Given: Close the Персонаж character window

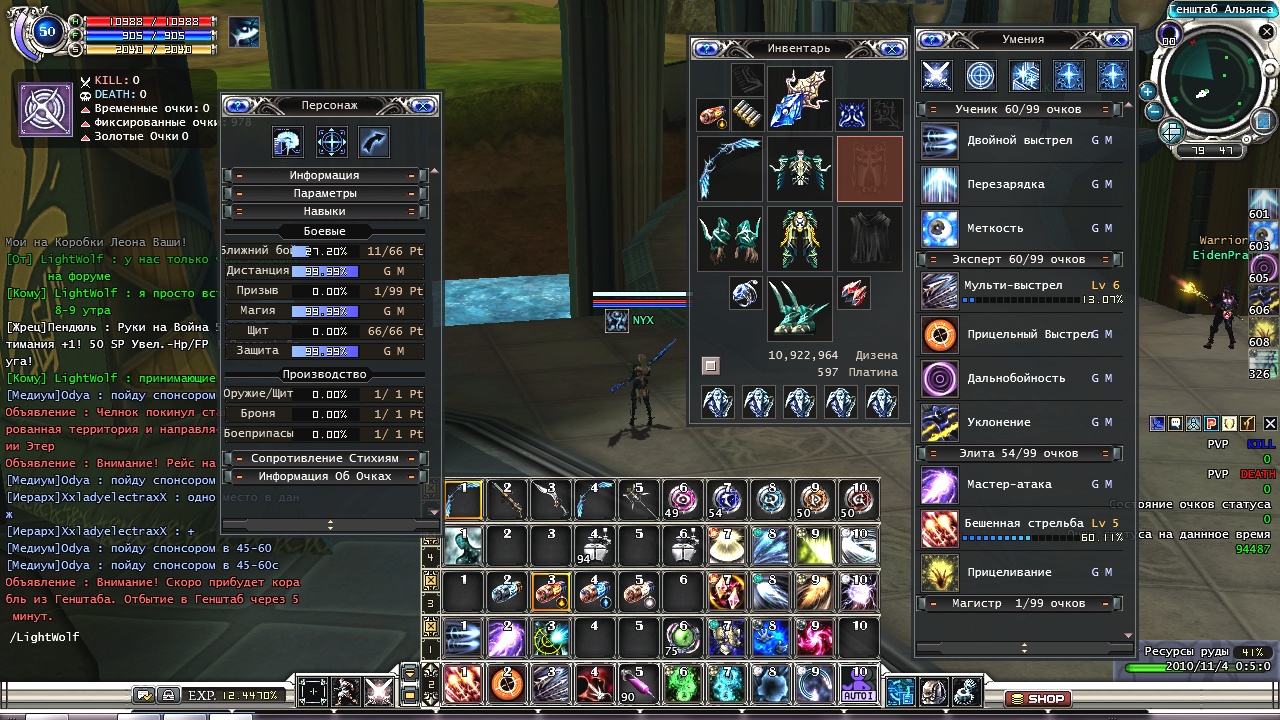Looking at the screenshot, I should pos(423,105).
